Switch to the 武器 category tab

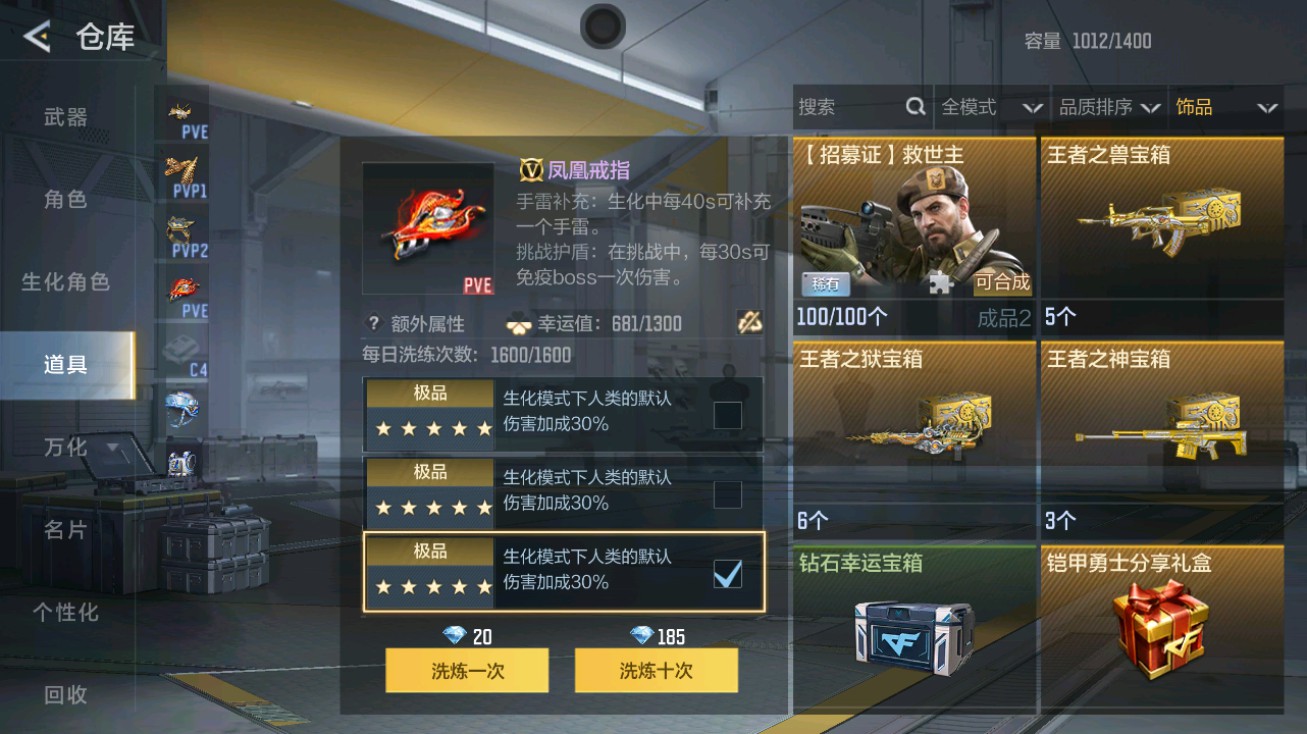(65, 114)
